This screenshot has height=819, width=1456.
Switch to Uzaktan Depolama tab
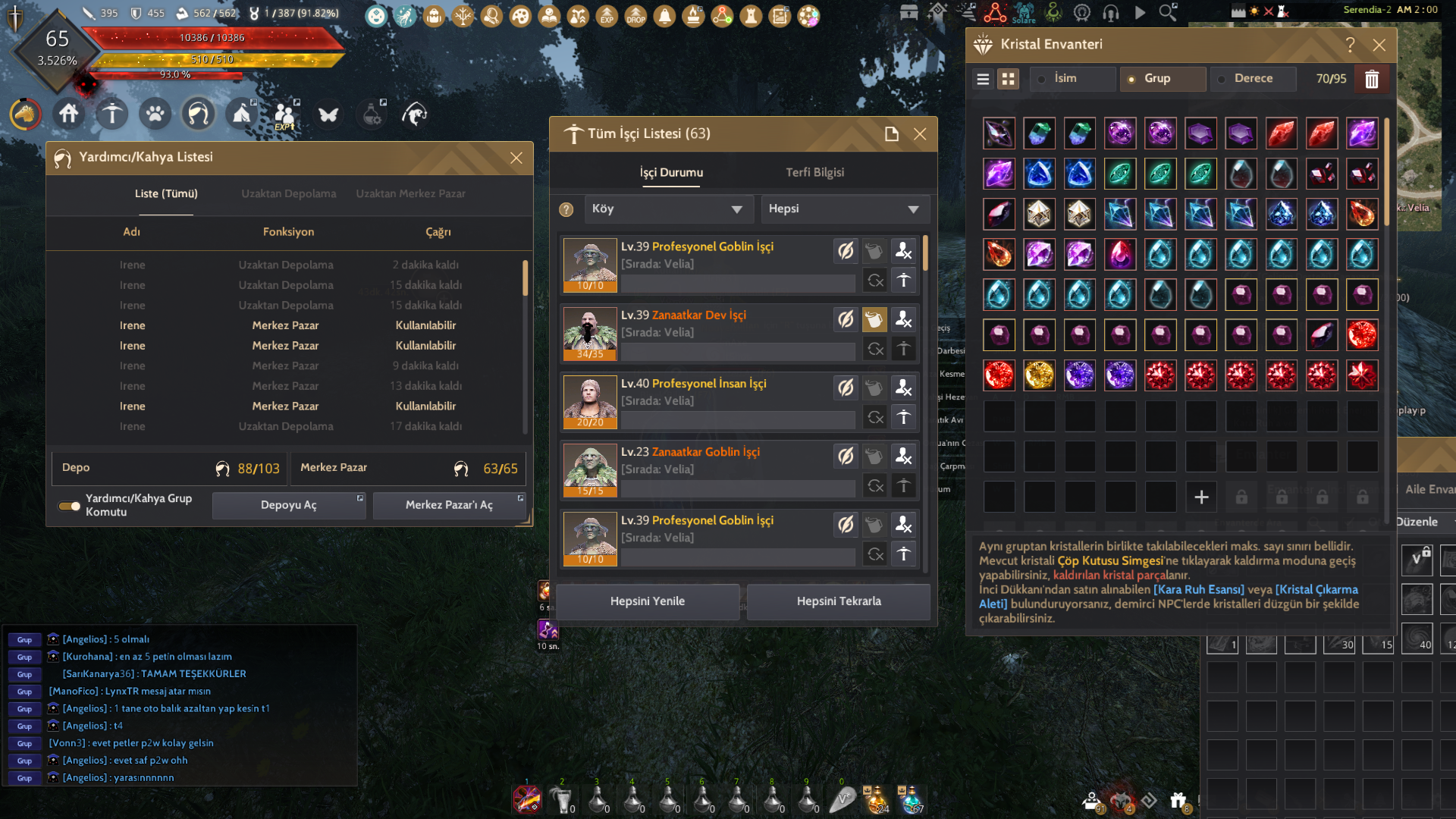click(x=288, y=193)
